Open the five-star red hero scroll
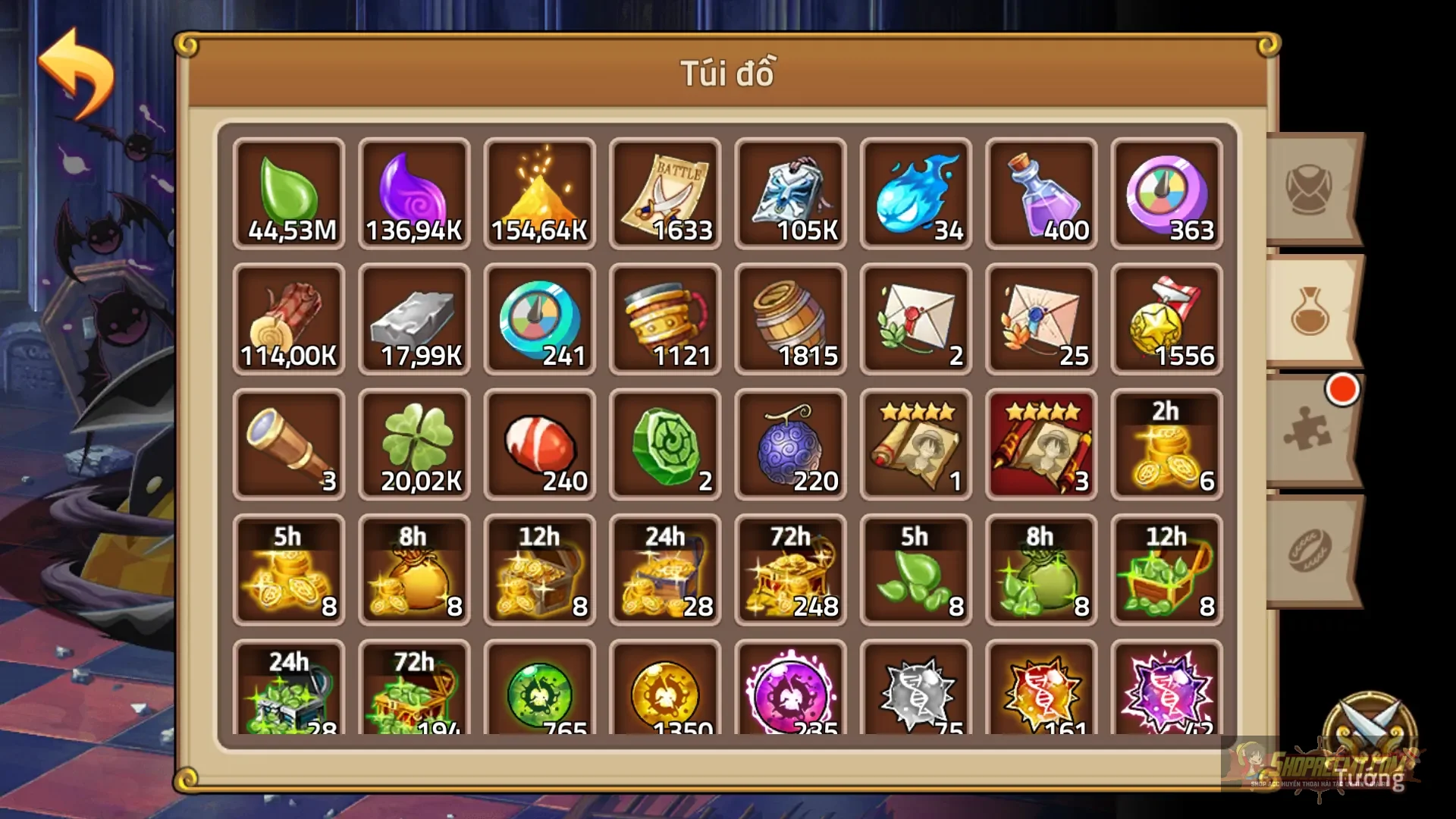Screen dimensions: 1456x819 click(1041, 444)
